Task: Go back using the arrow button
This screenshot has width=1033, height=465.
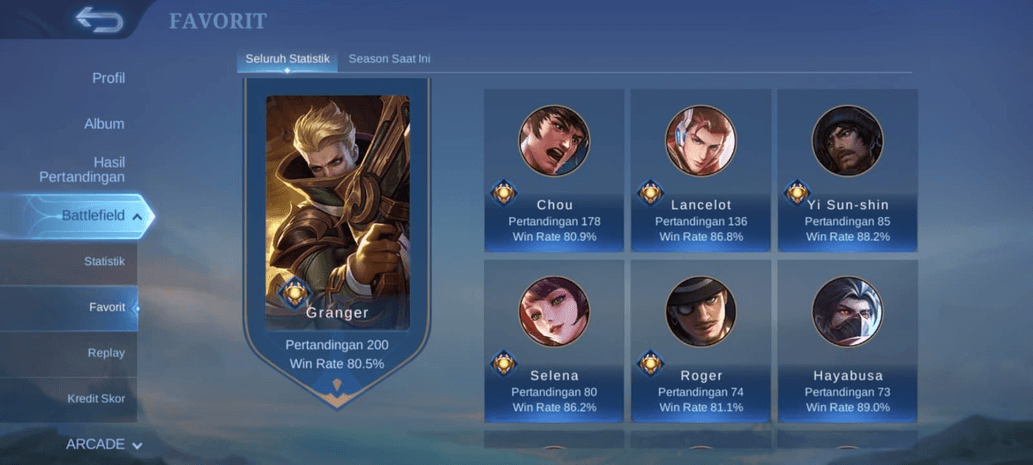Action: pyautogui.click(x=98, y=19)
